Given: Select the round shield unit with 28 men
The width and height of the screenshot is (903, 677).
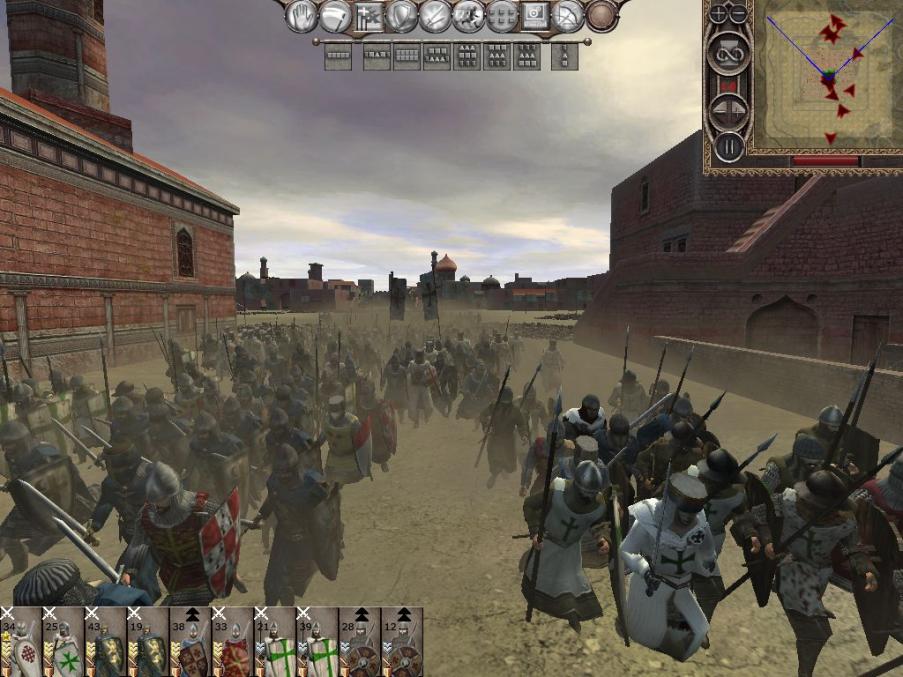Looking at the screenshot, I should 359,642.
